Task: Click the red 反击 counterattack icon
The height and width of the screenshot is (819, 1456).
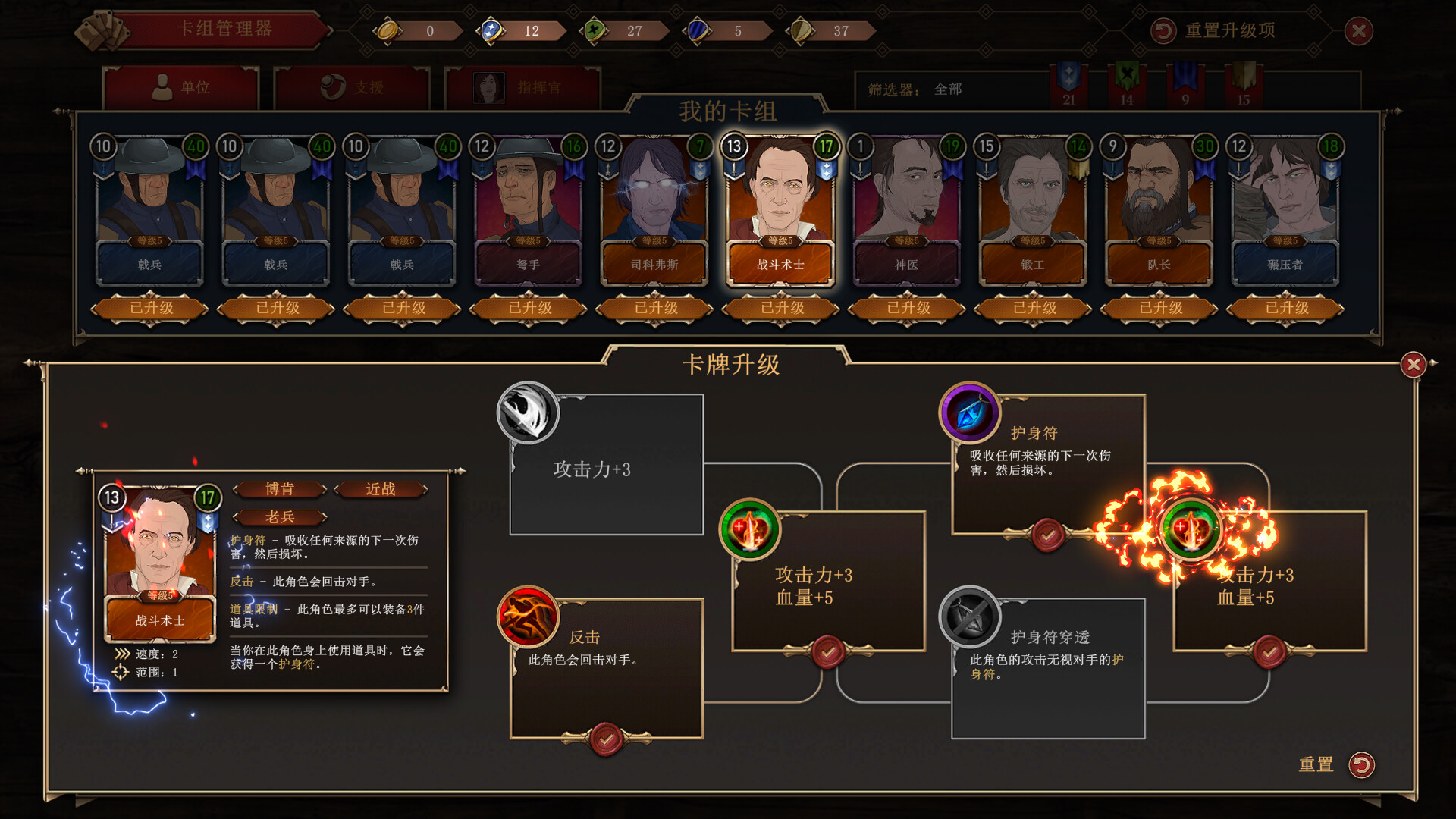Action: pos(527,617)
